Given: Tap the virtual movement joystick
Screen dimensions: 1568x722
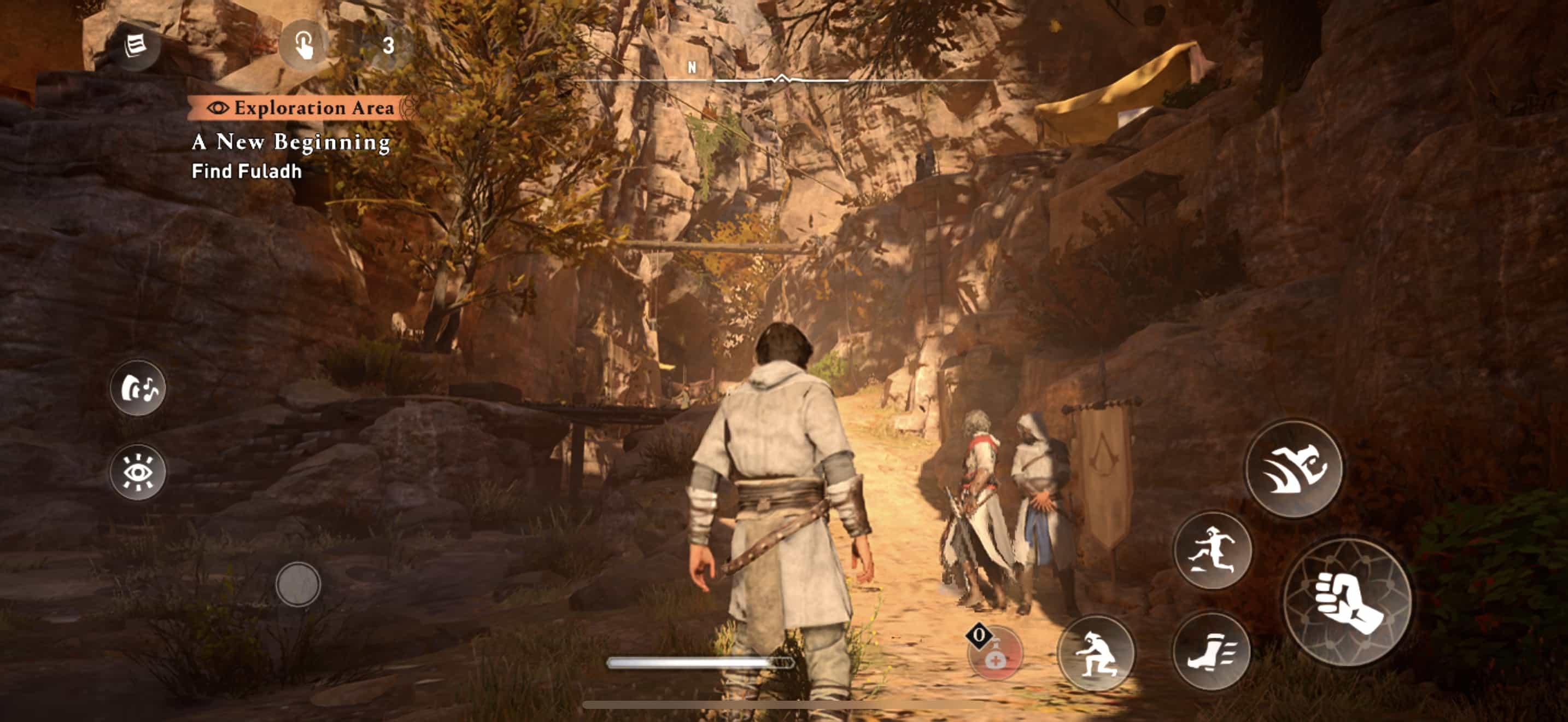Looking at the screenshot, I should [297, 584].
